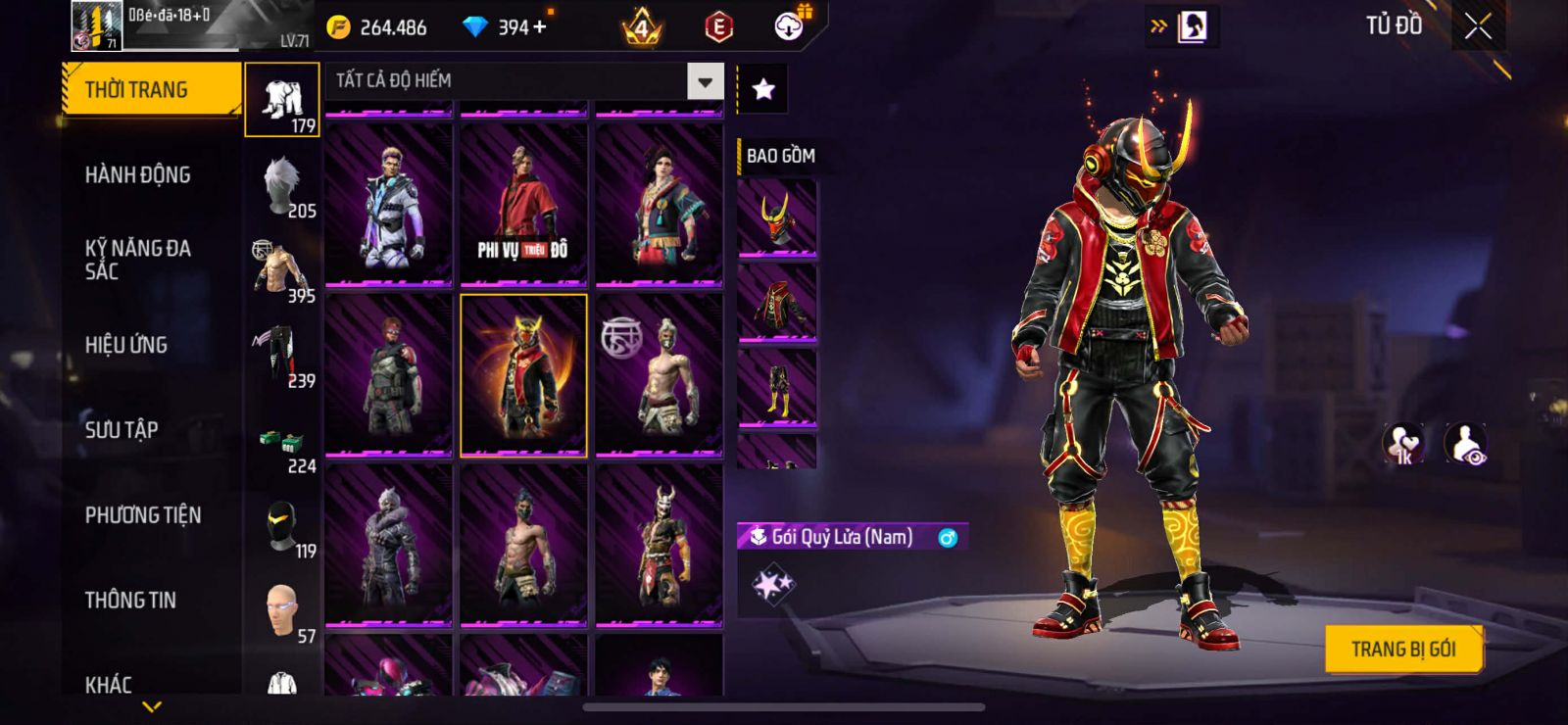Show the SƯU TẬP category
This screenshot has width=1568, height=725.
pyautogui.click(x=122, y=430)
